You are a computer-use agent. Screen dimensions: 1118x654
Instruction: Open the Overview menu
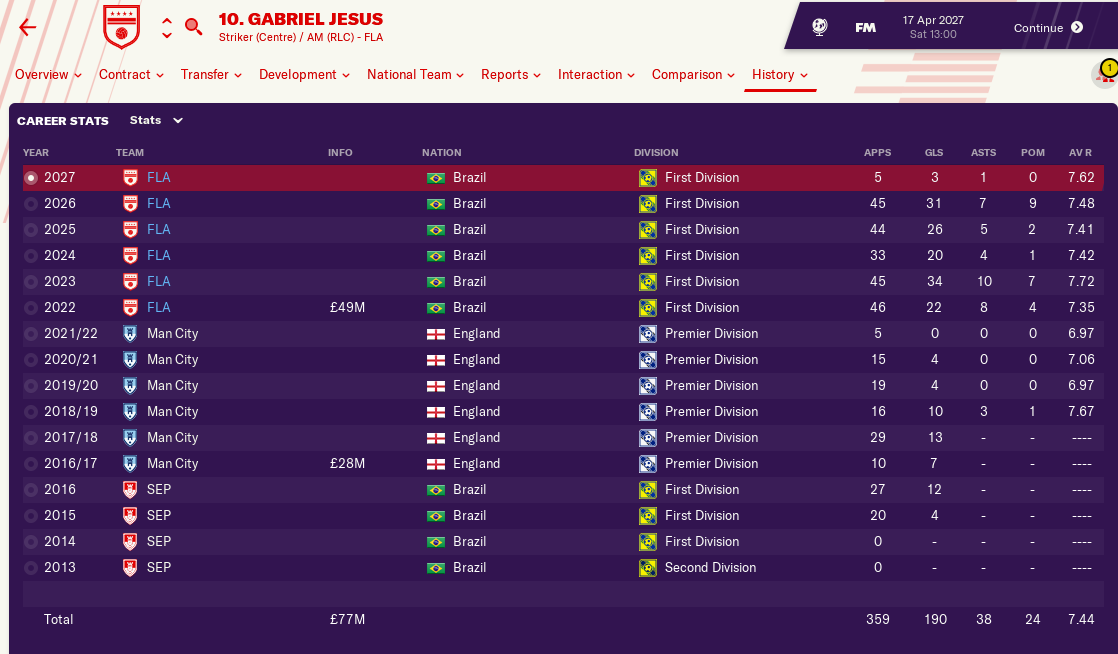(x=48, y=75)
